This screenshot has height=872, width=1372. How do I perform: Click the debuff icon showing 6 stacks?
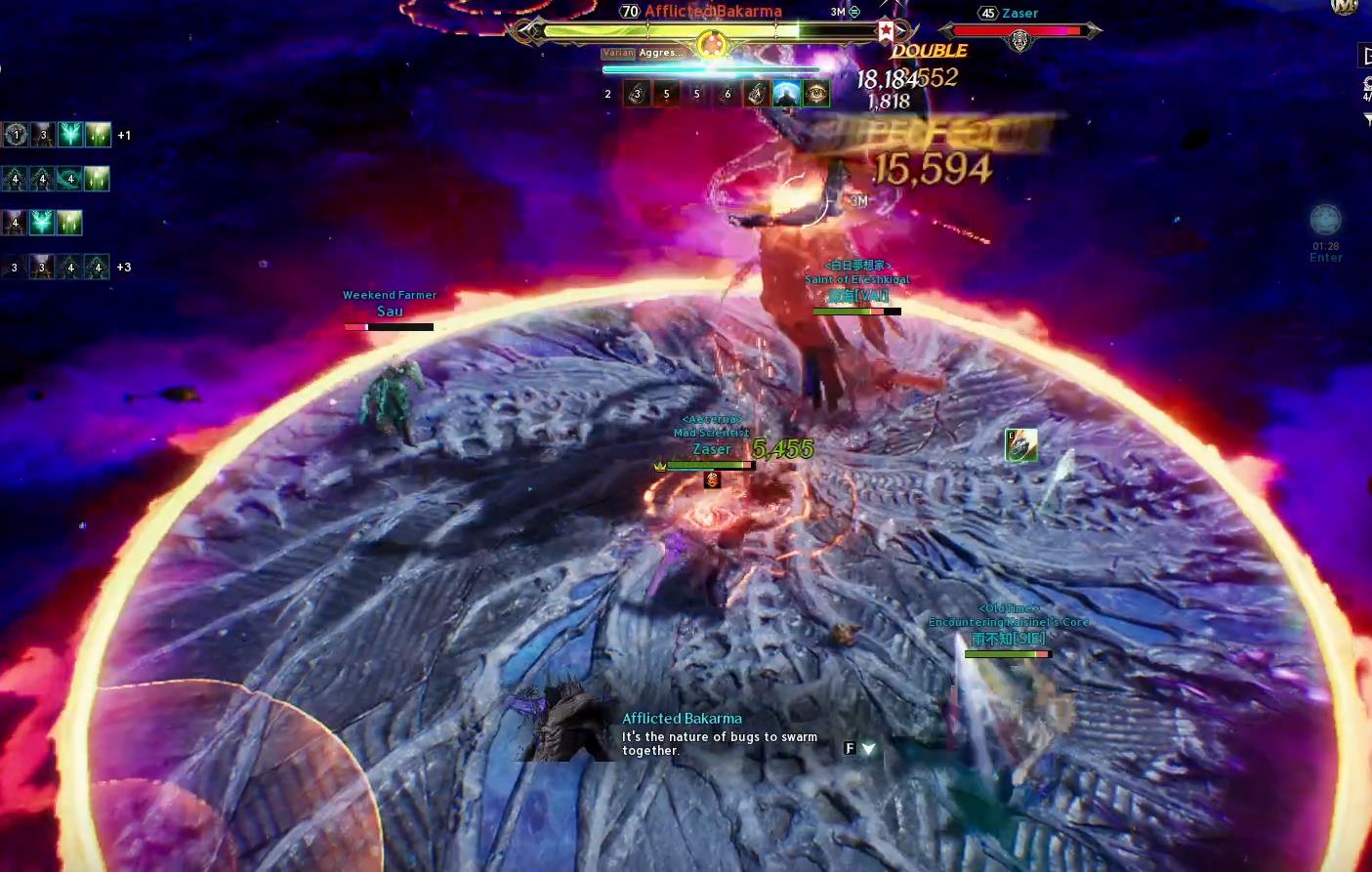click(x=728, y=93)
